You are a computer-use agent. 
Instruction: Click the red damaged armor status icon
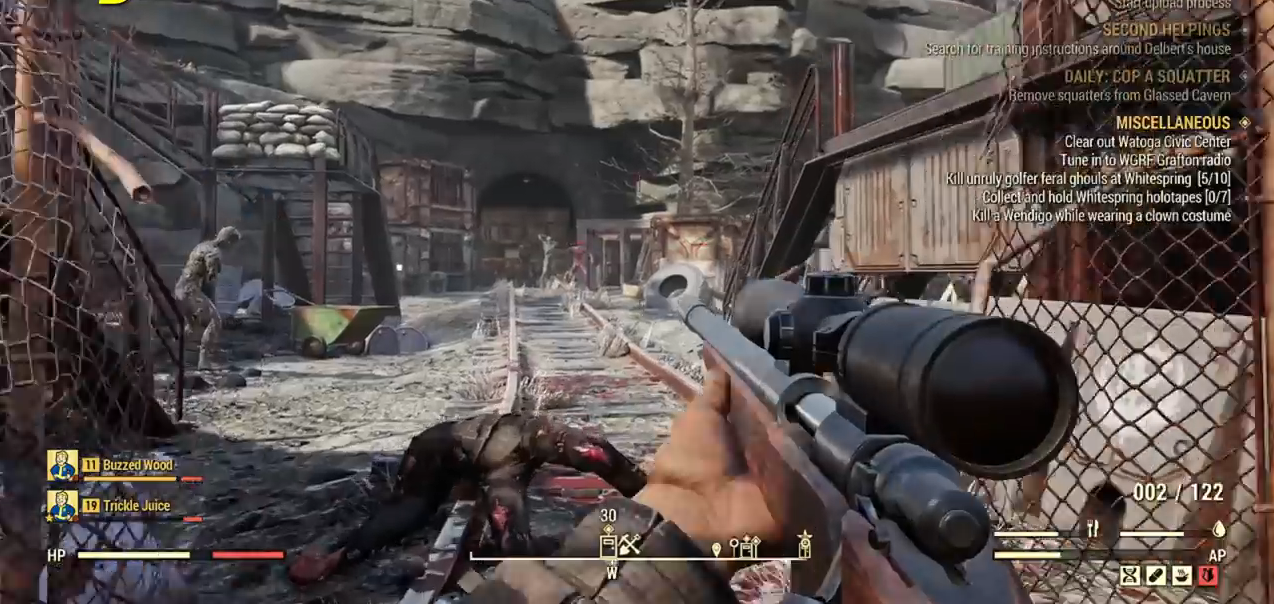click(1207, 575)
